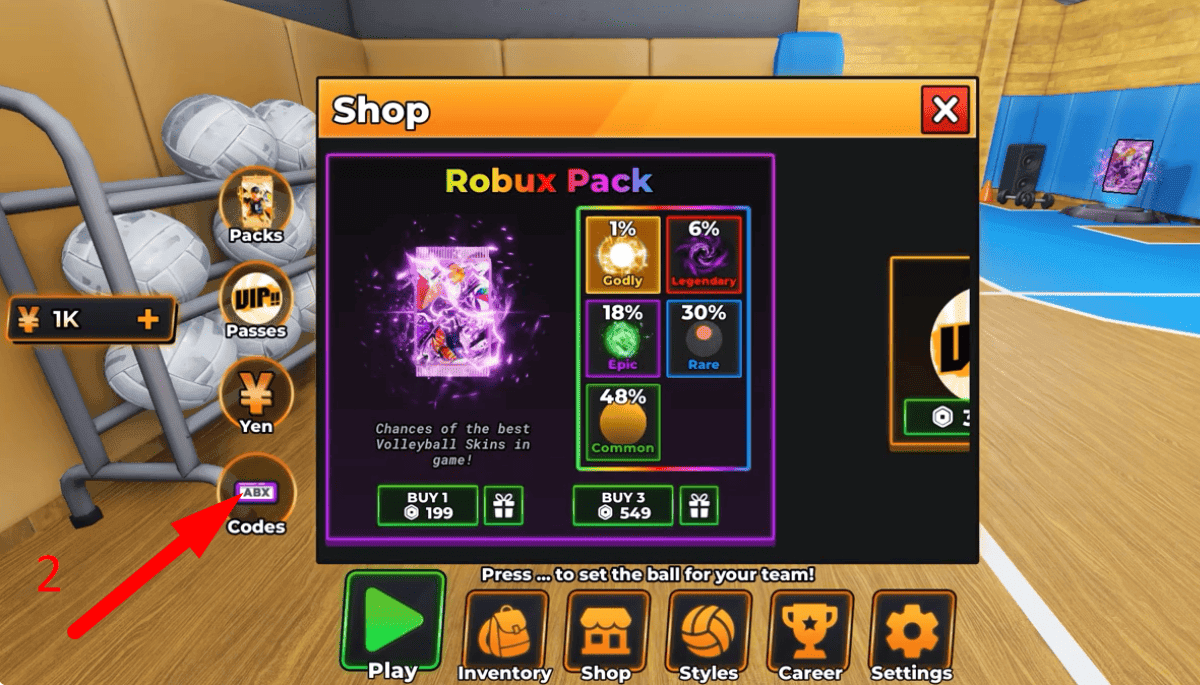Buy 1 Robux Pack for 199

[429, 505]
